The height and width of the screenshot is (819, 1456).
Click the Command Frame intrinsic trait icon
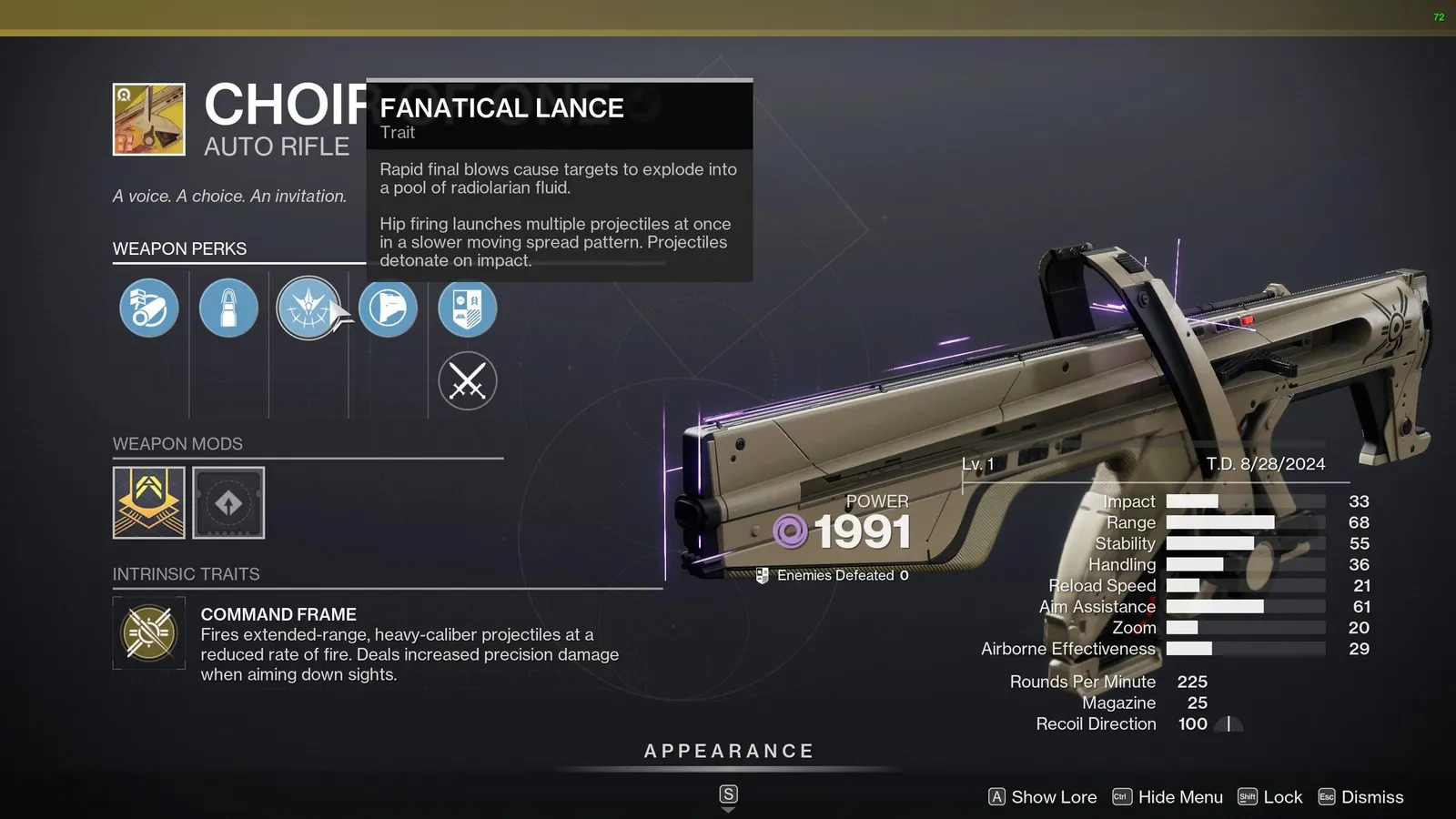[147, 634]
